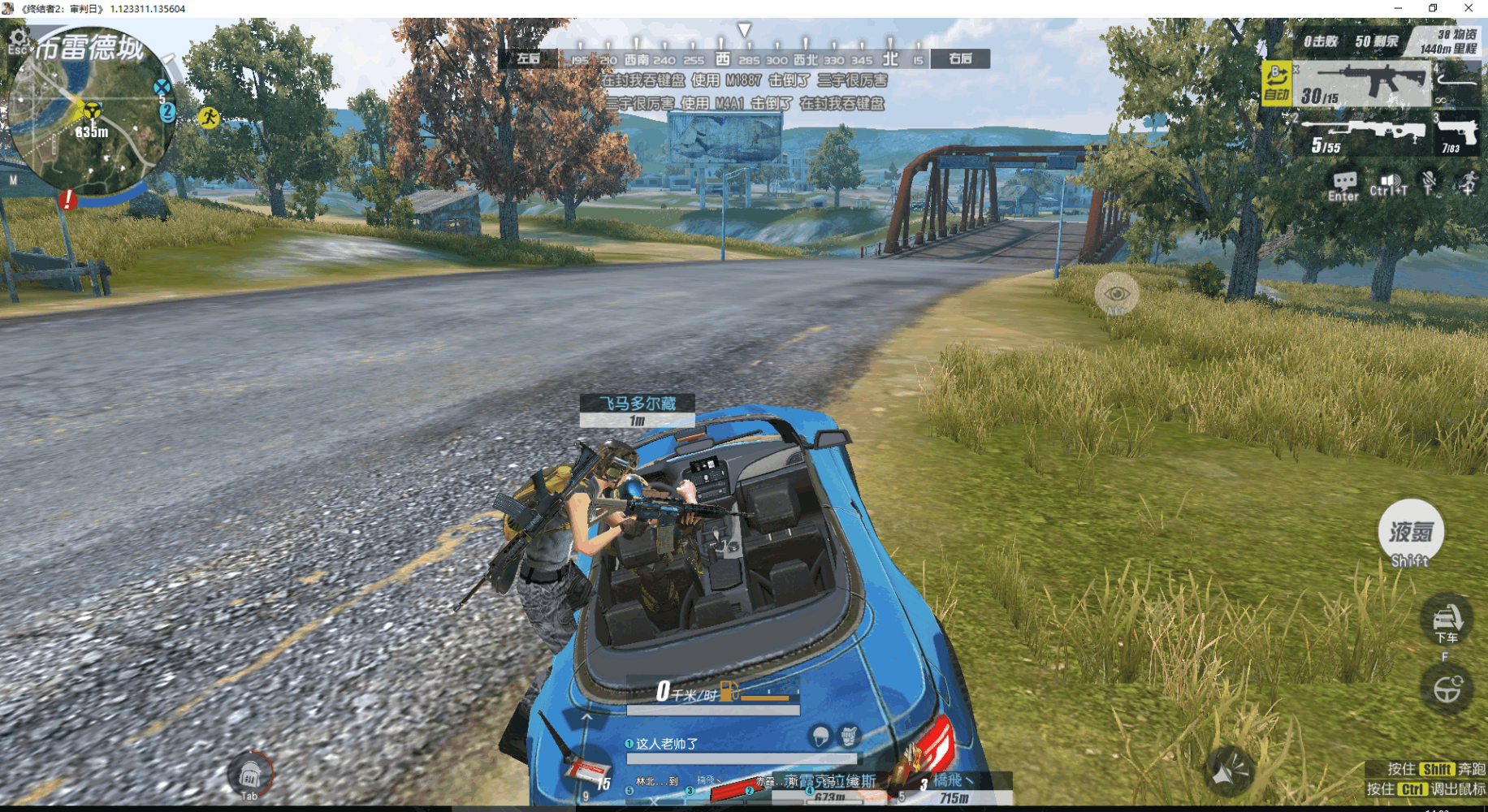Open settings via the gear icon
Viewport: 1488px width, 812px height.
tap(18, 37)
